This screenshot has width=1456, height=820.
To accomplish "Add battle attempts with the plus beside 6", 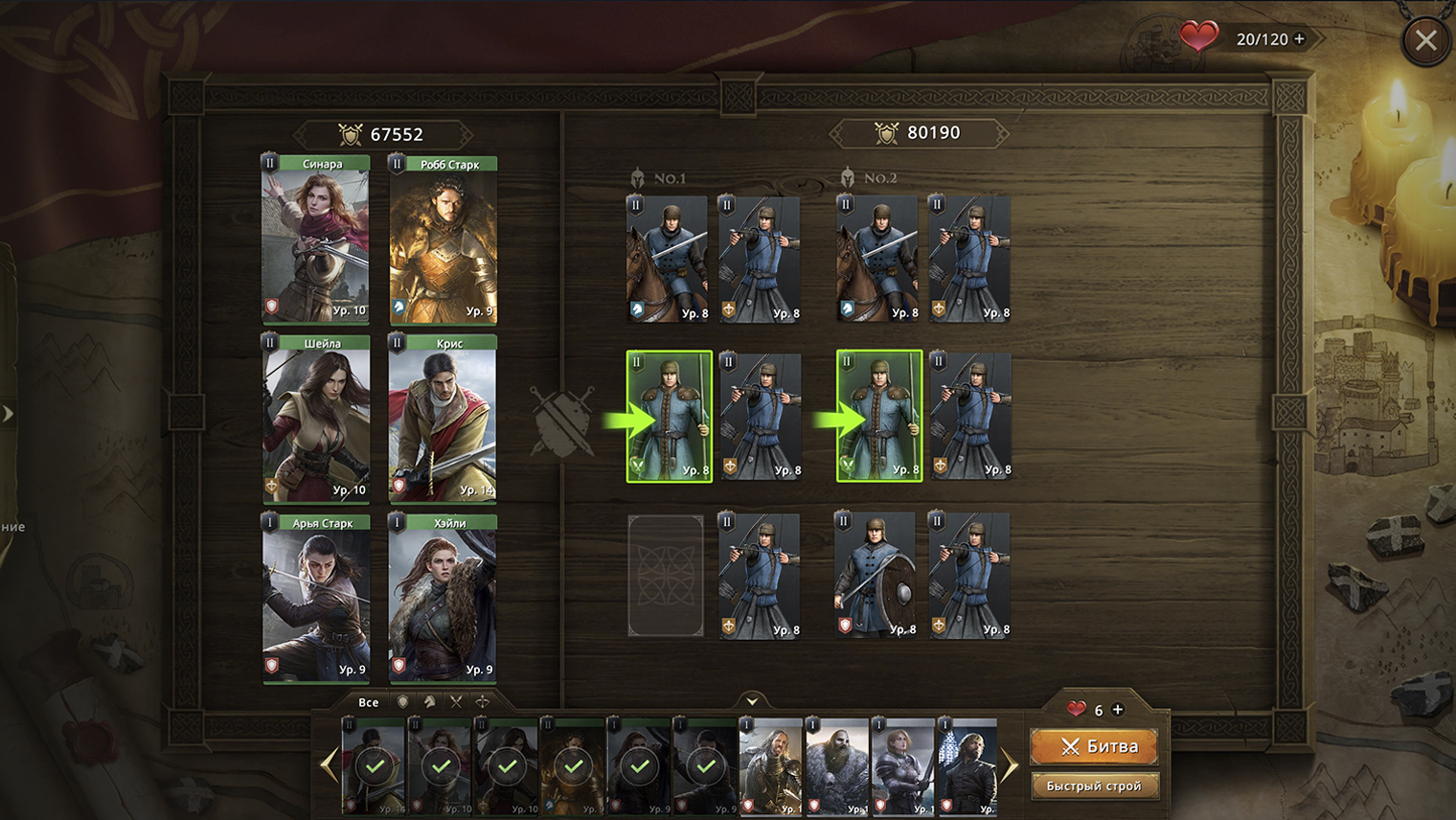I will [1118, 710].
